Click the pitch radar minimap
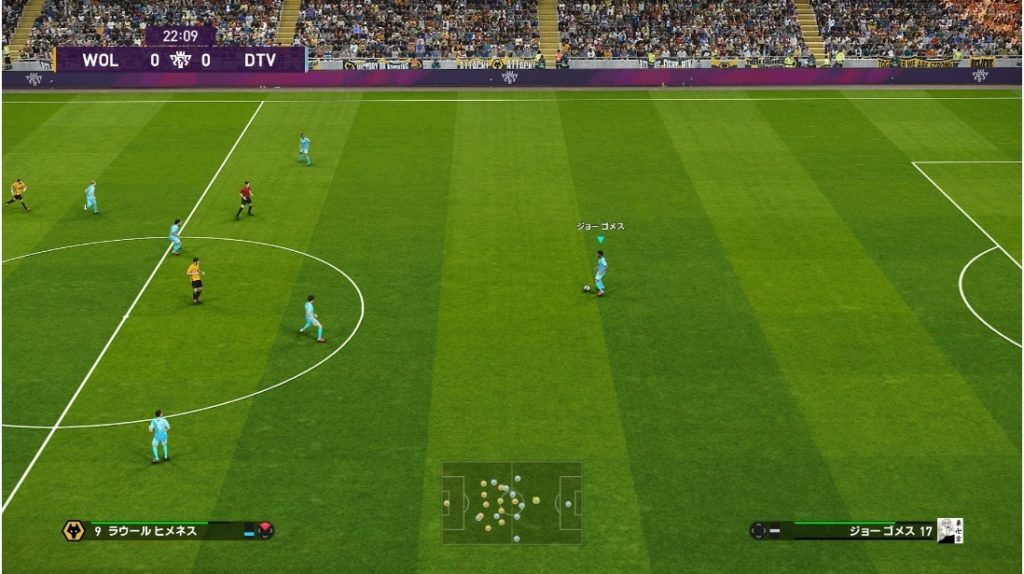The height and width of the screenshot is (574, 1024). (512, 501)
